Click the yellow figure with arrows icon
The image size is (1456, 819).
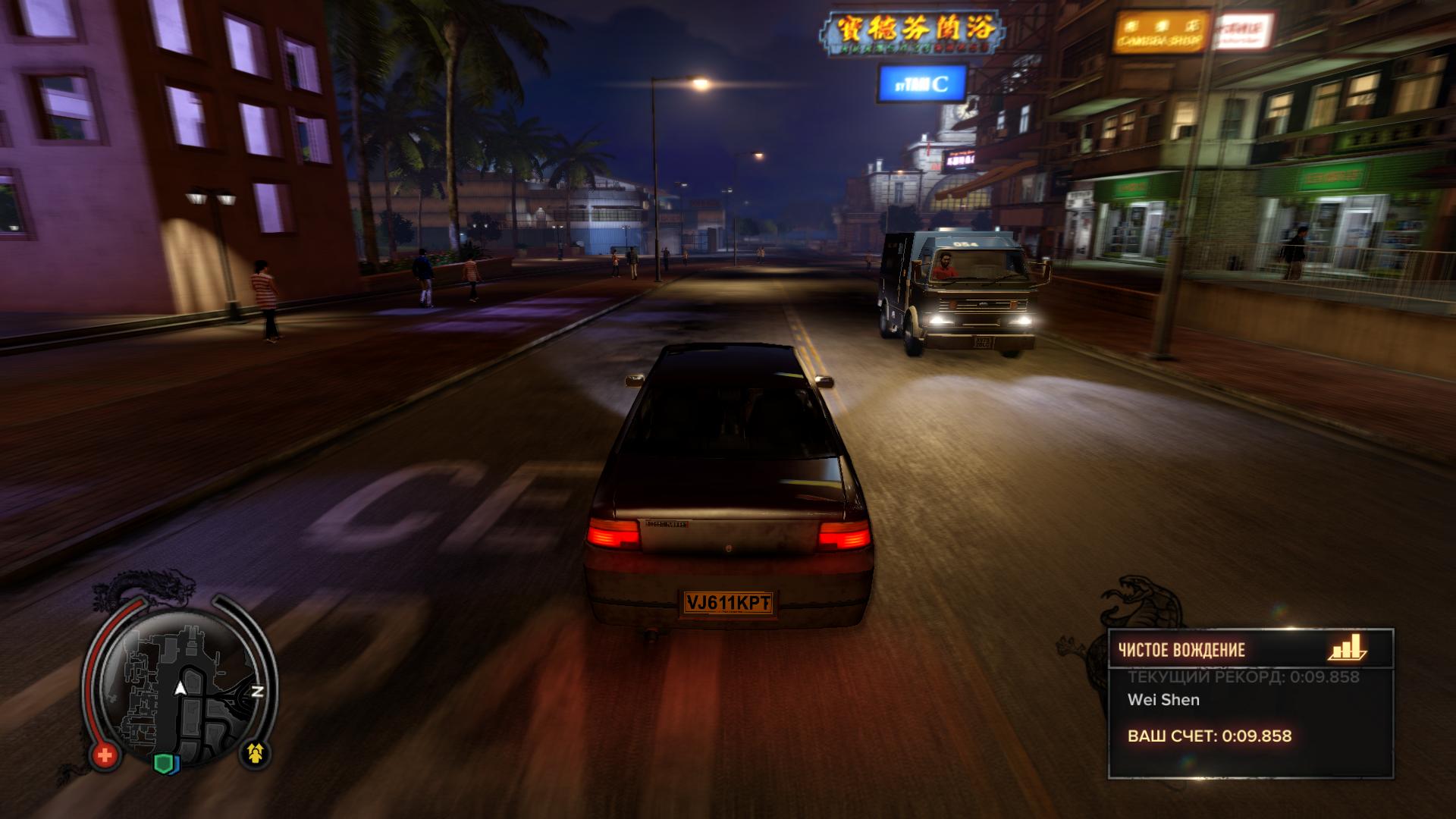[x=256, y=752]
